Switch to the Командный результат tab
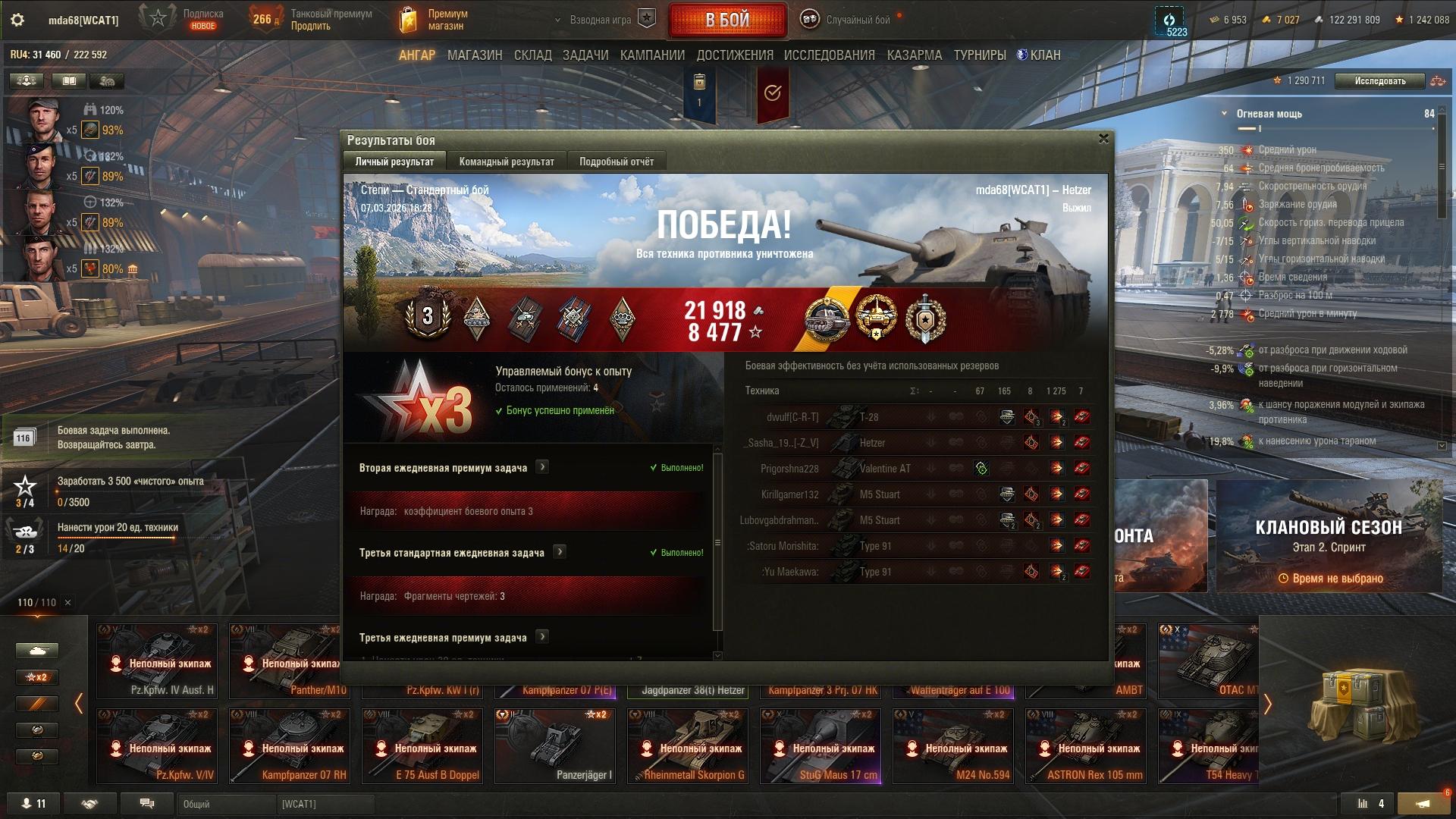Viewport: 1456px width, 819px height. tap(507, 162)
